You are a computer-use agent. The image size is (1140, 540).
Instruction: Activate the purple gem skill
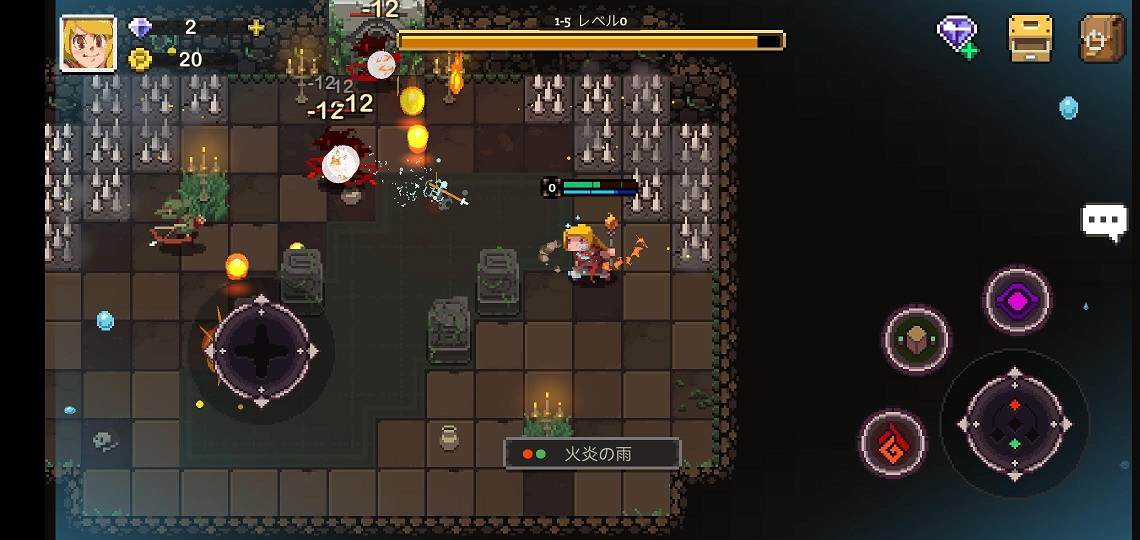(1017, 300)
